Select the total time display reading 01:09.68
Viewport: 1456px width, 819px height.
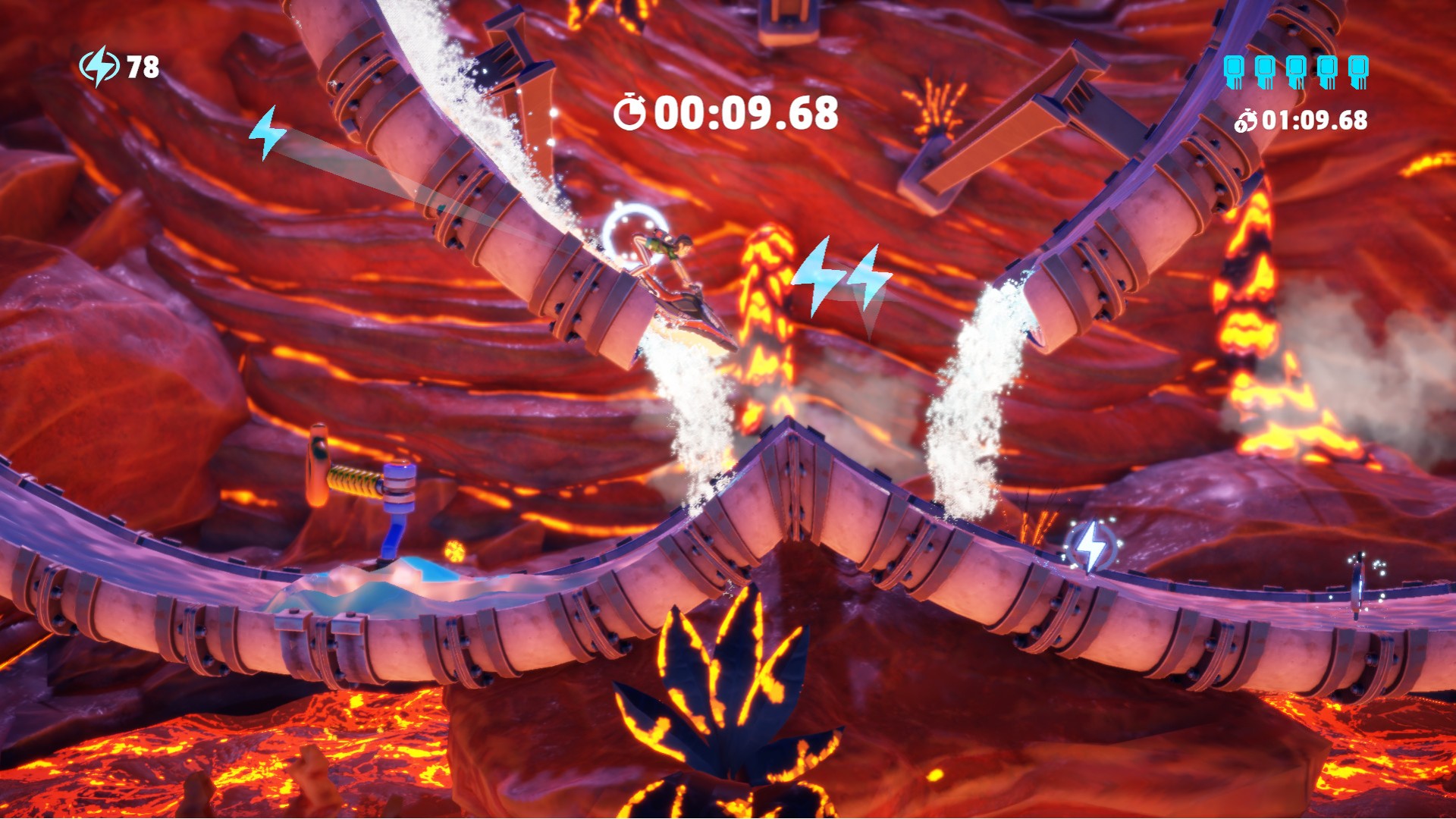[1314, 119]
